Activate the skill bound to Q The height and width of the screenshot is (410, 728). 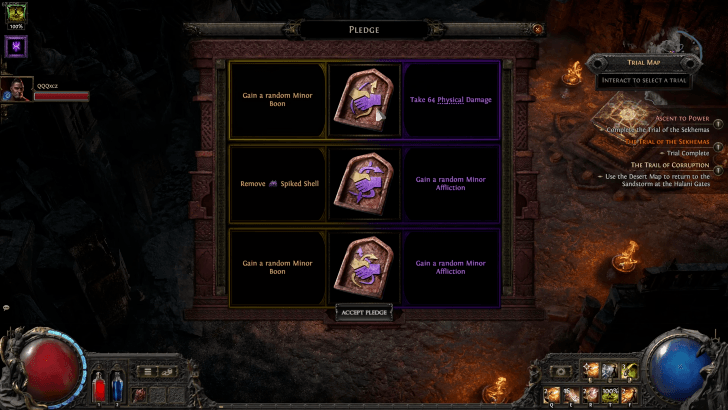(554, 393)
